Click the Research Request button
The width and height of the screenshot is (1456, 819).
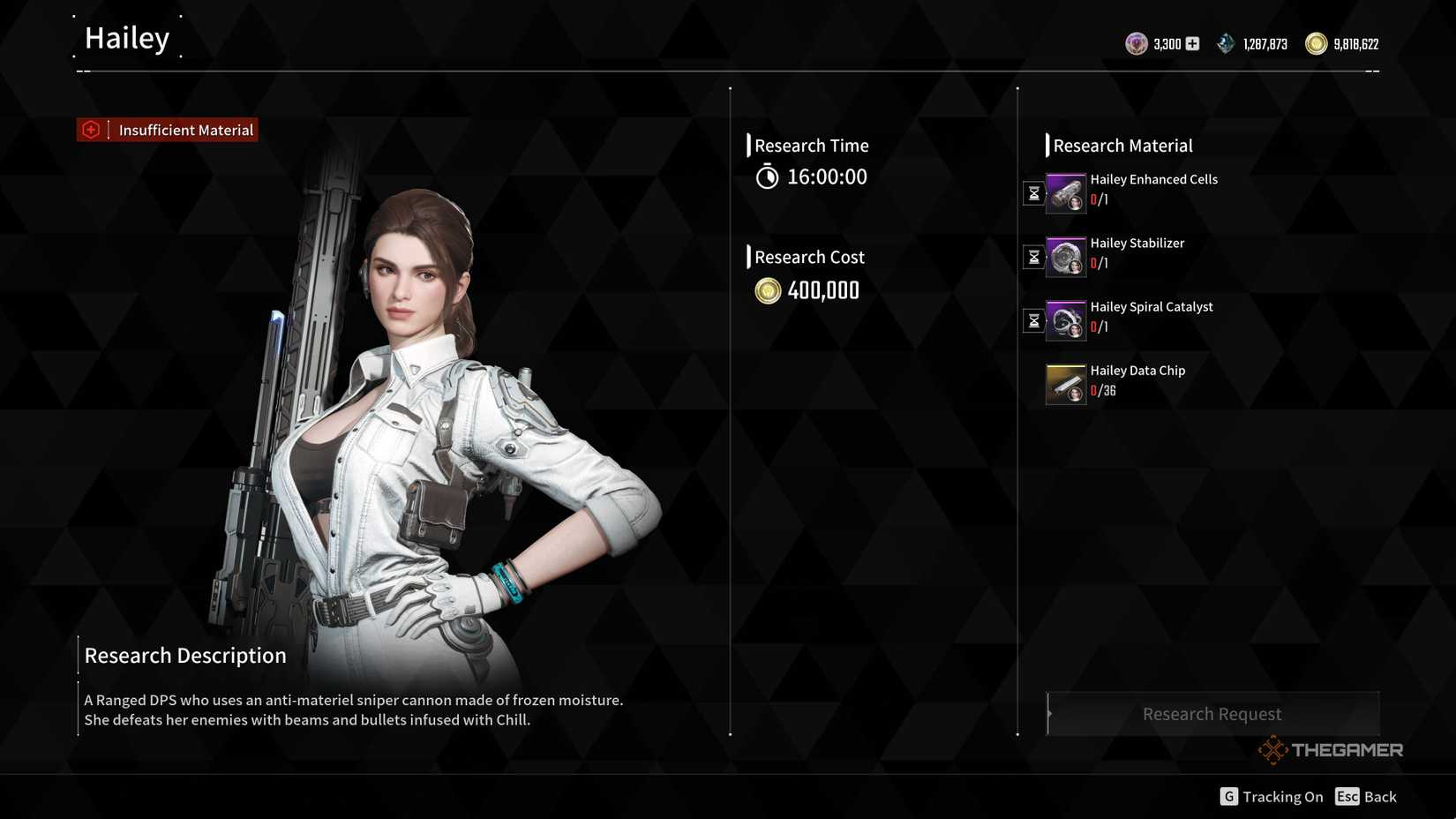click(x=1212, y=713)
